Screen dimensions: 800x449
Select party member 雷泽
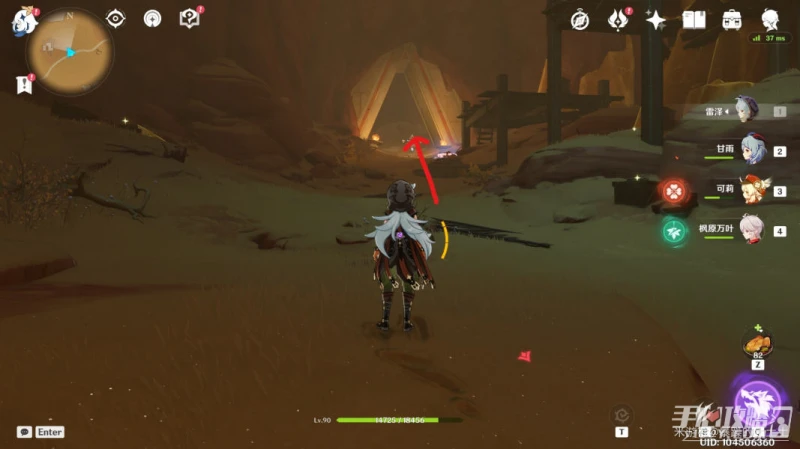click(745, 111)
